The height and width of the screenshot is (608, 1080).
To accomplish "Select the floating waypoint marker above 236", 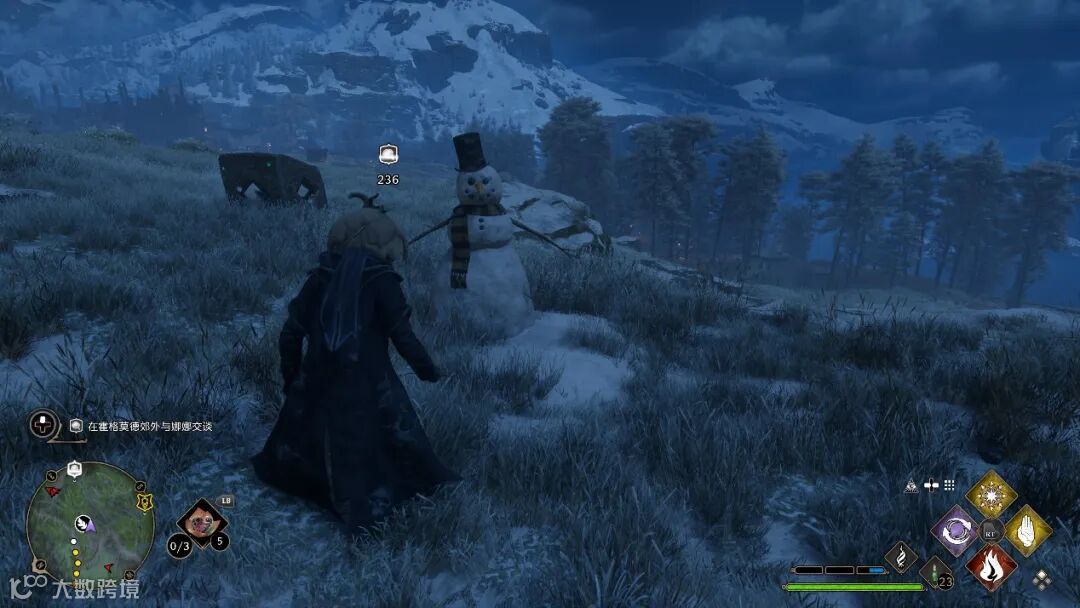I will coord(388,155).
